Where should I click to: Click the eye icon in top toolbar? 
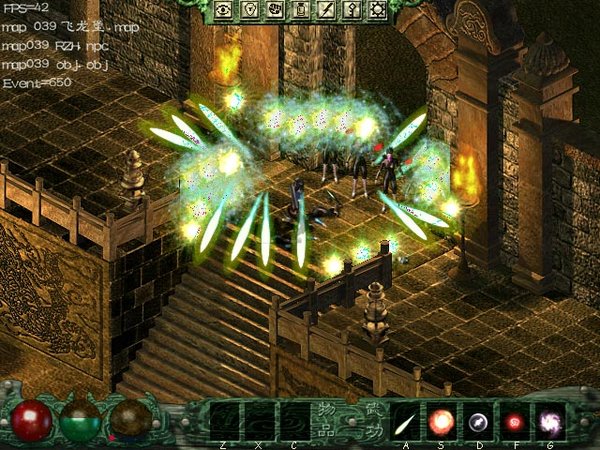point(222,10)
